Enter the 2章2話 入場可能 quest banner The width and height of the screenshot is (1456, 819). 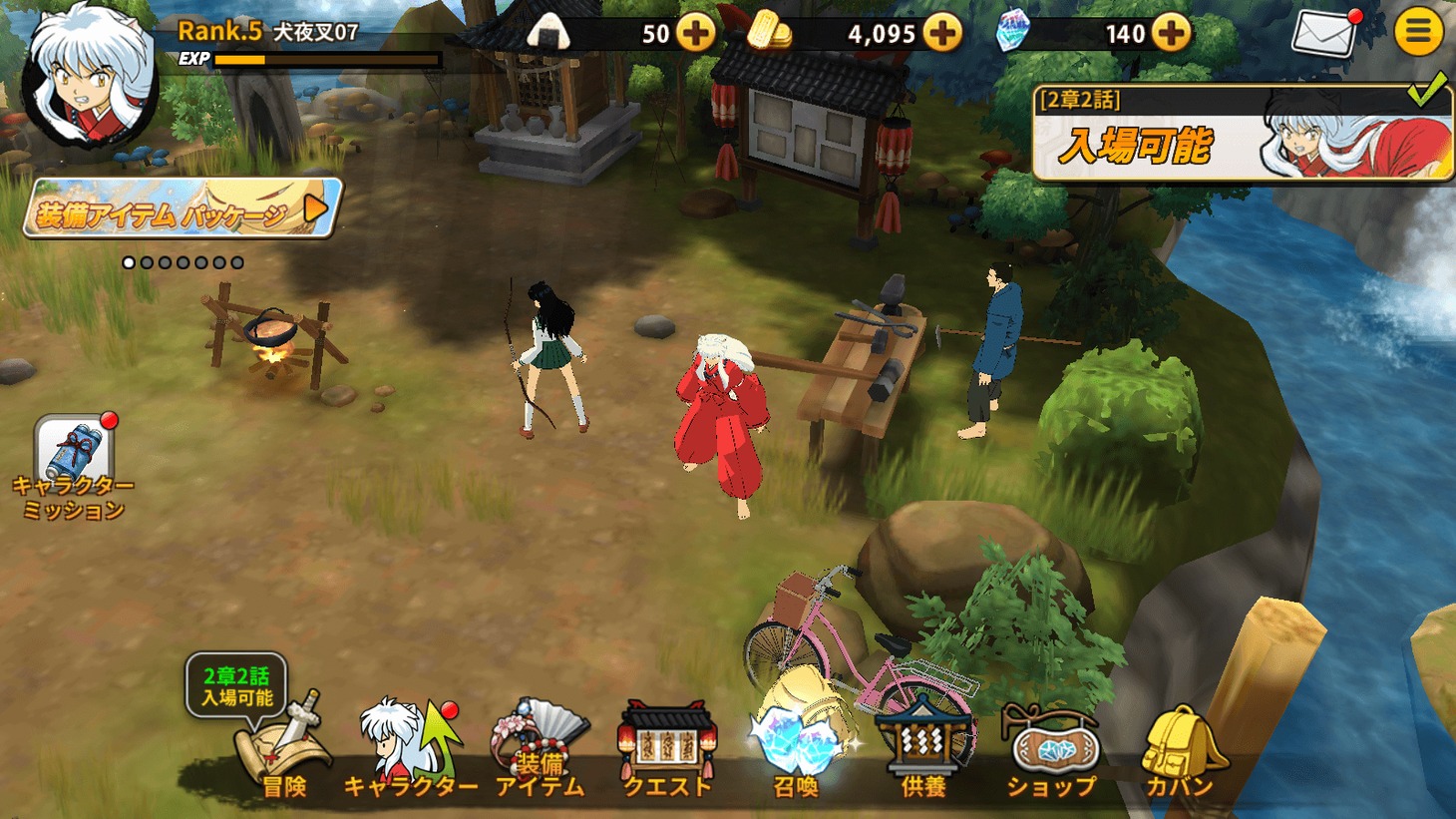[x=1242, y=135]
